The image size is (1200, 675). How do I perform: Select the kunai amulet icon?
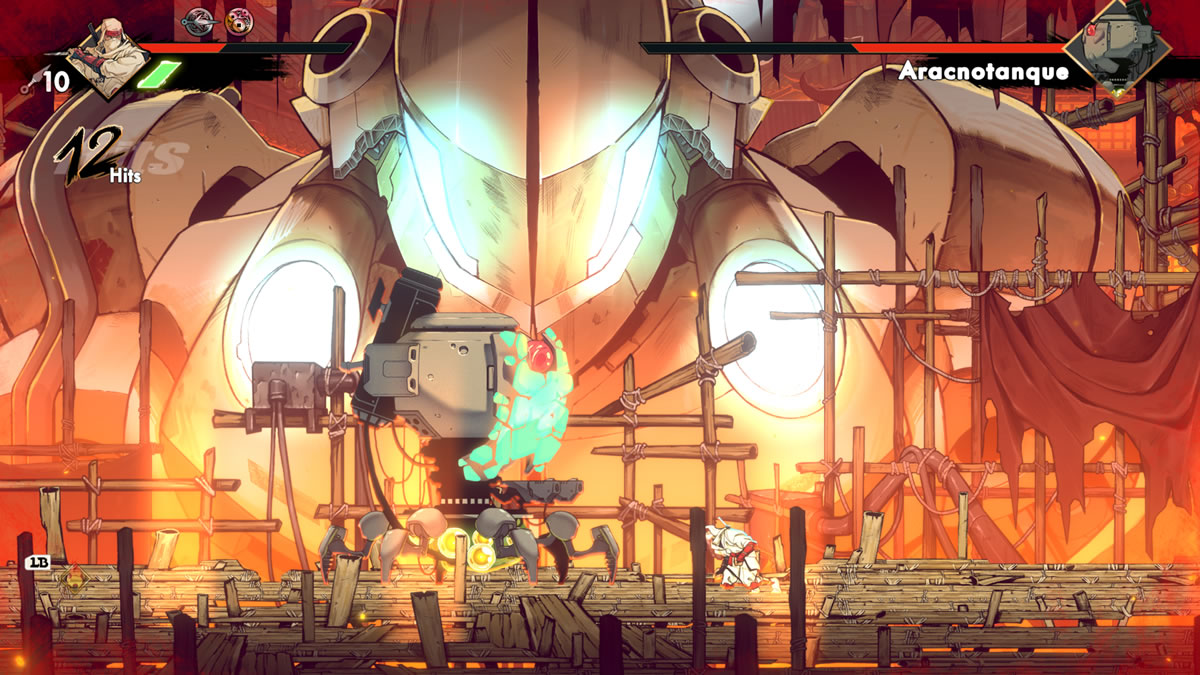pos(198,20)
